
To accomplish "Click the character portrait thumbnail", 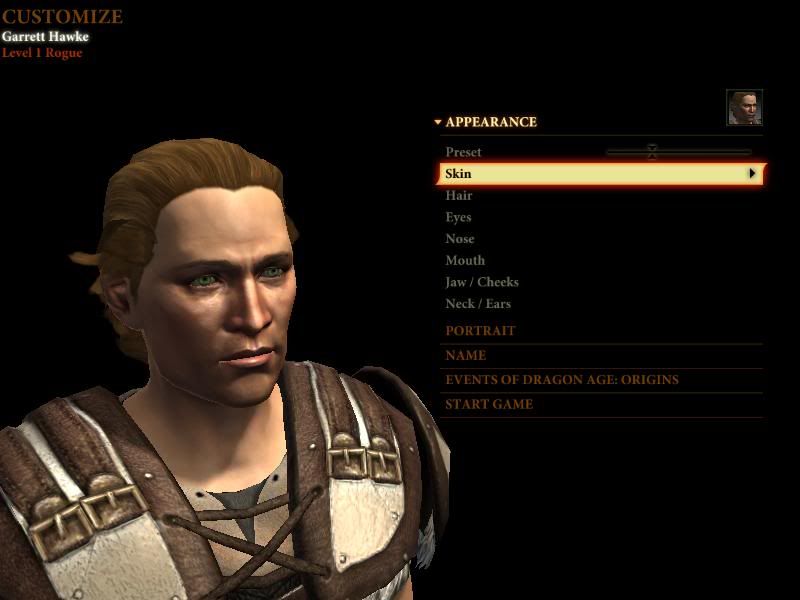I will click(x=744, y=107).
